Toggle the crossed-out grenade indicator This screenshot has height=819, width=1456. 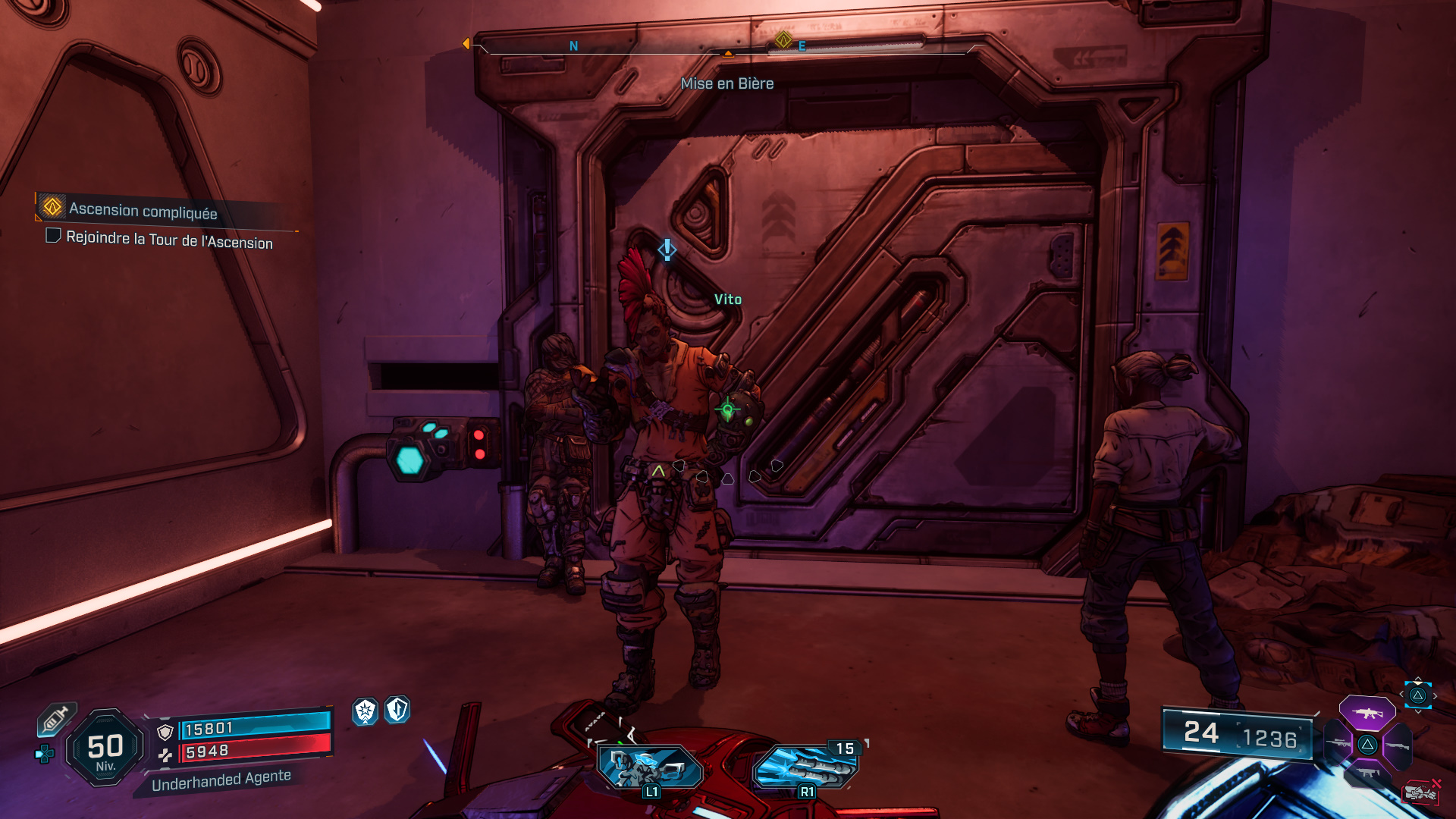point(1423,791)
